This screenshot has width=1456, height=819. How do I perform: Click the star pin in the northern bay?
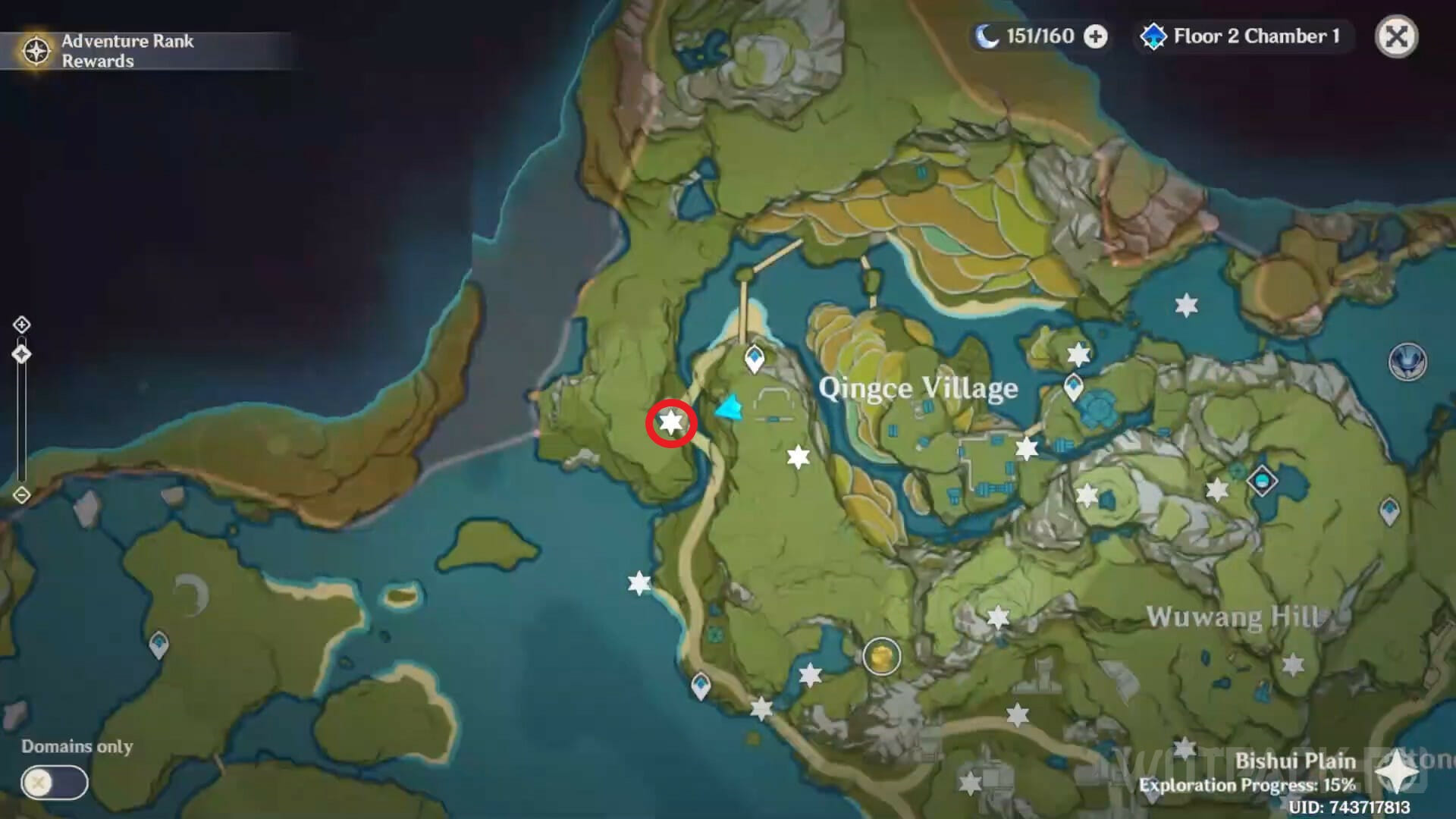tap(1186, 306)
